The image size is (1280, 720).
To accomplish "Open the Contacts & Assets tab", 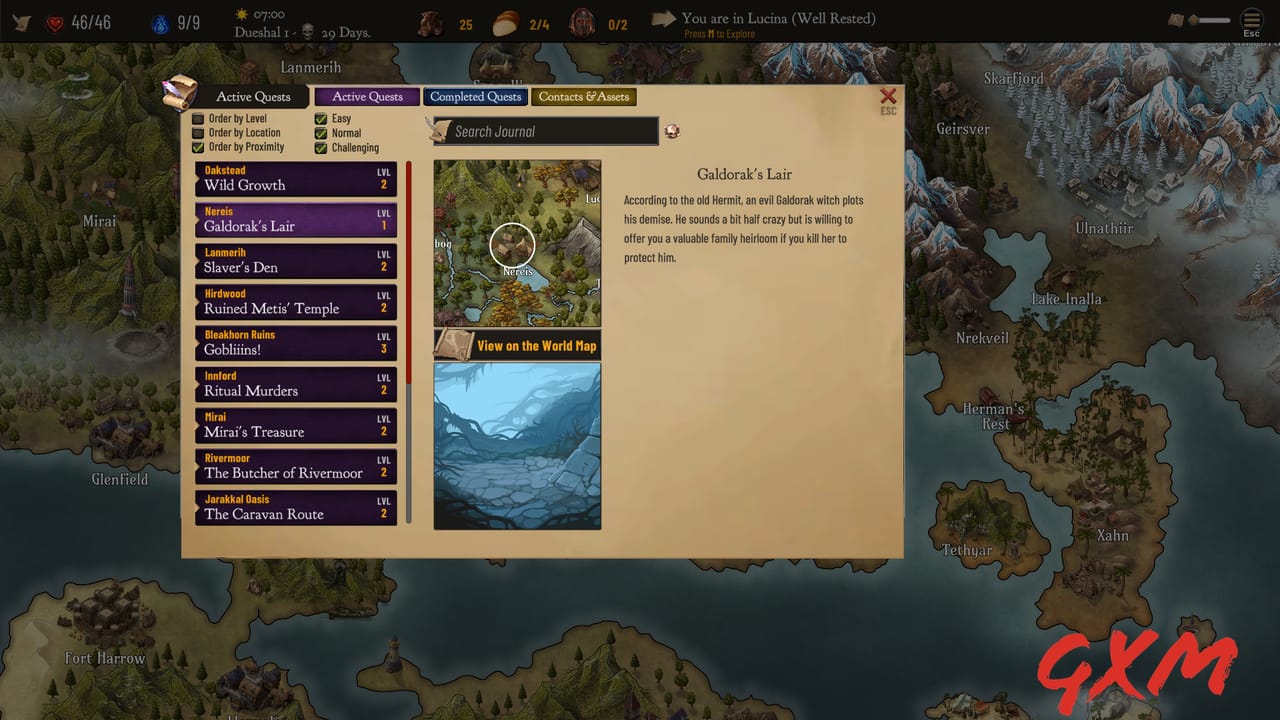I will point(584,96).
